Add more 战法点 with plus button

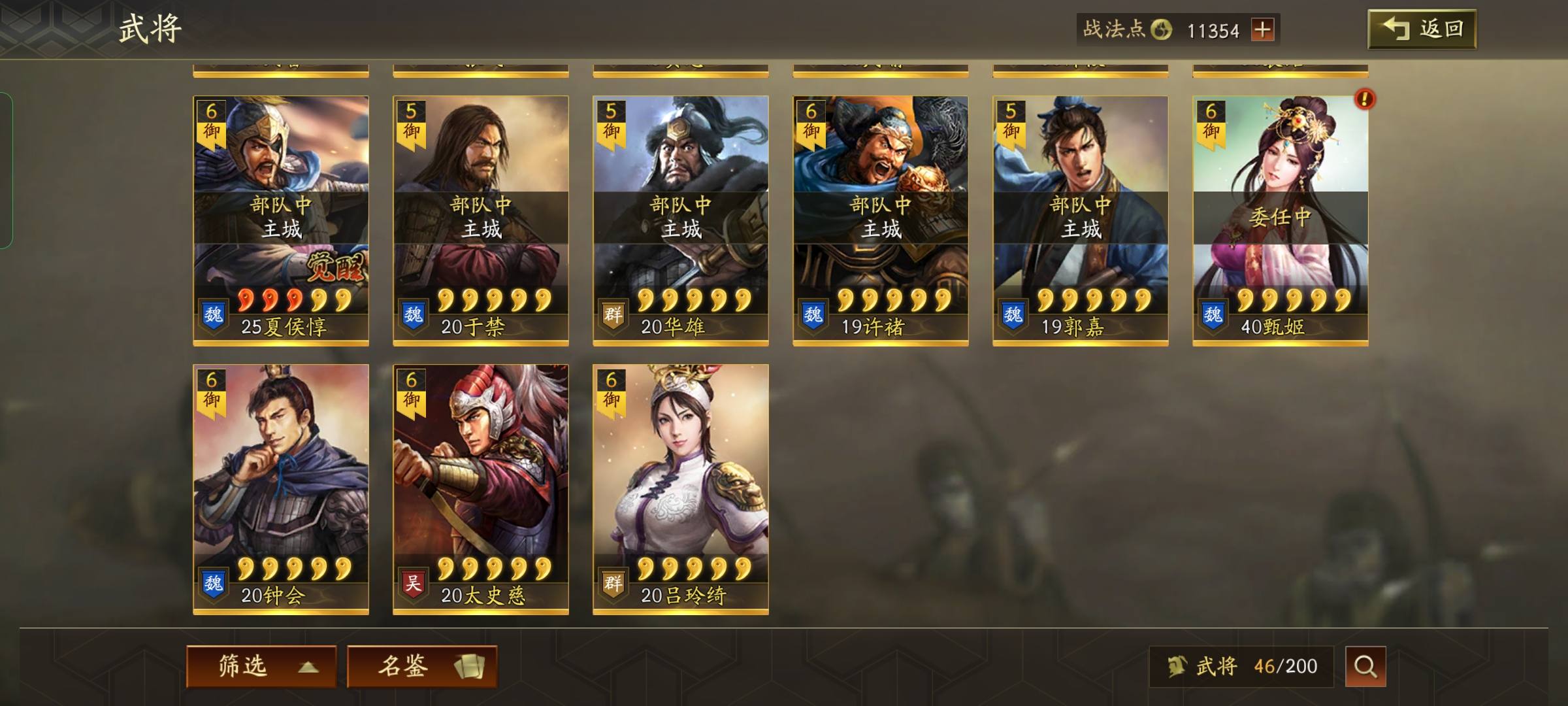click(1262, 30)
